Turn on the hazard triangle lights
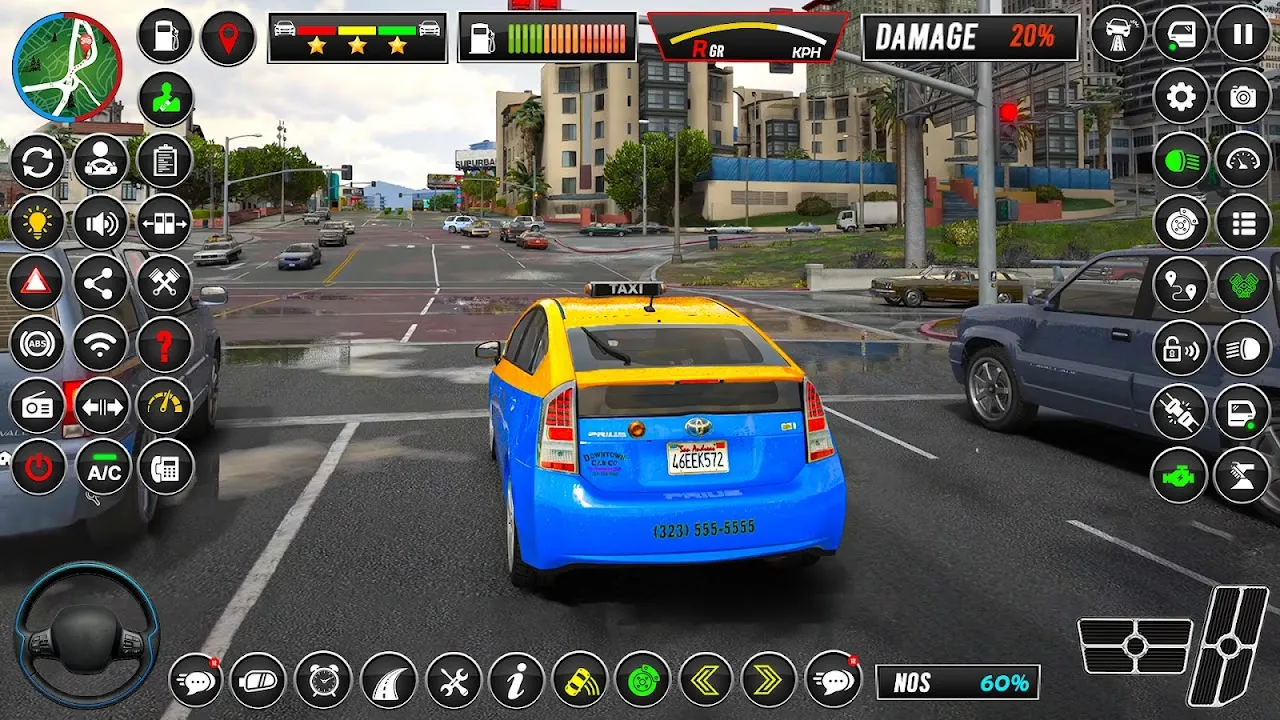This screenshot has width=1280, height=720. point(37,282)
